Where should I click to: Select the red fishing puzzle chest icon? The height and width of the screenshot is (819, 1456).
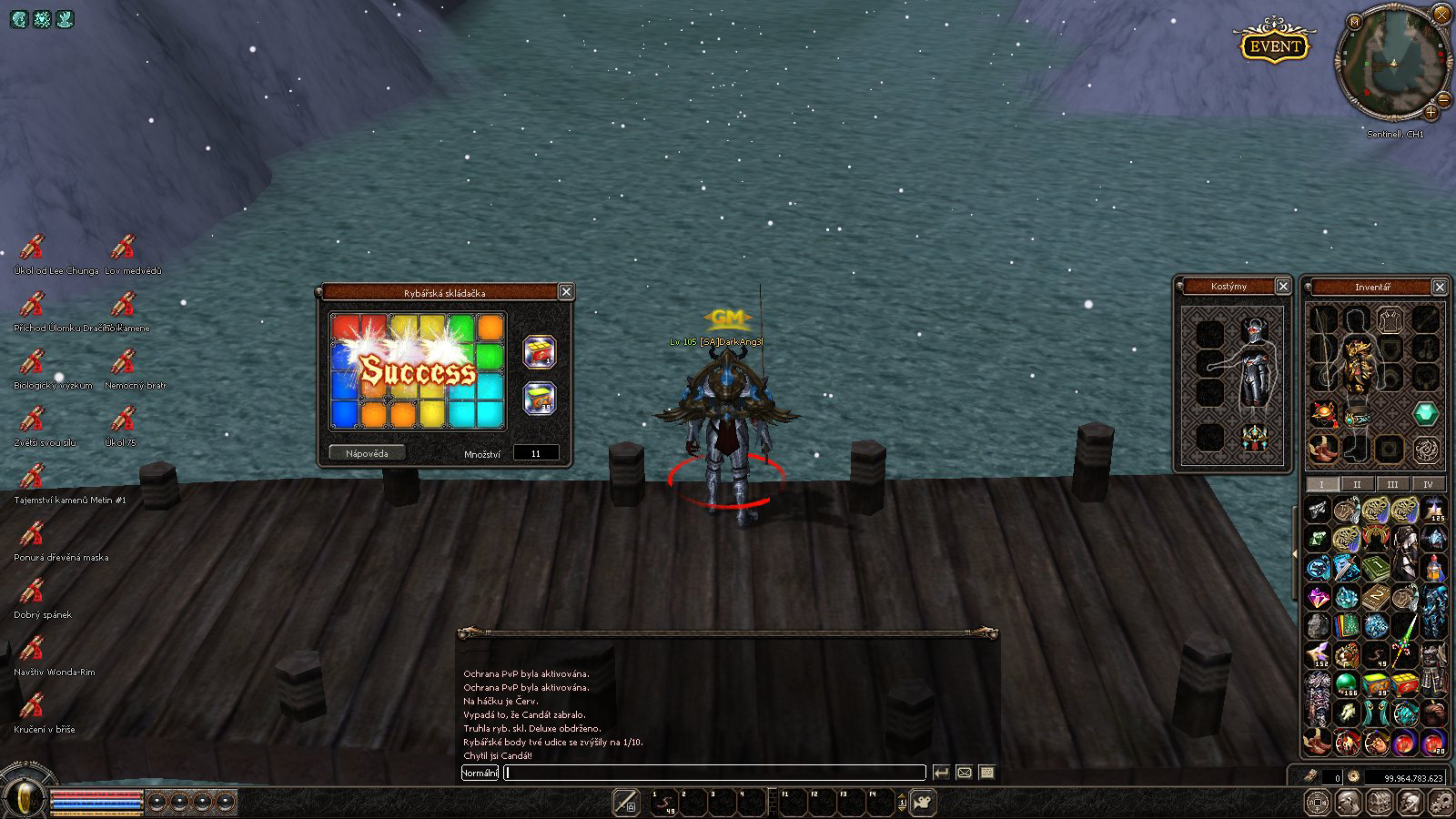coord(540,352)
